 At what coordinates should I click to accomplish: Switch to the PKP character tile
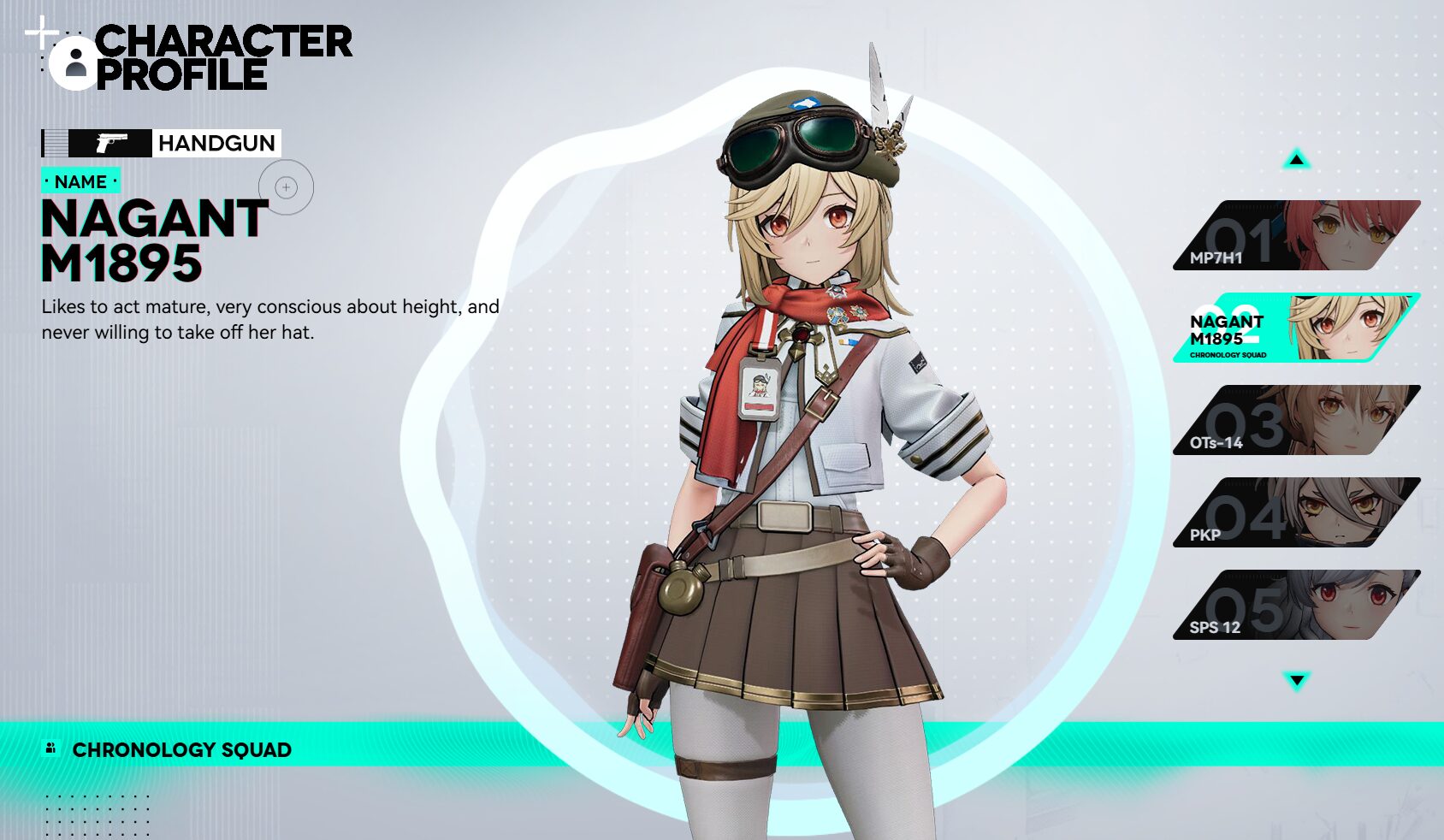(1296, 512)
